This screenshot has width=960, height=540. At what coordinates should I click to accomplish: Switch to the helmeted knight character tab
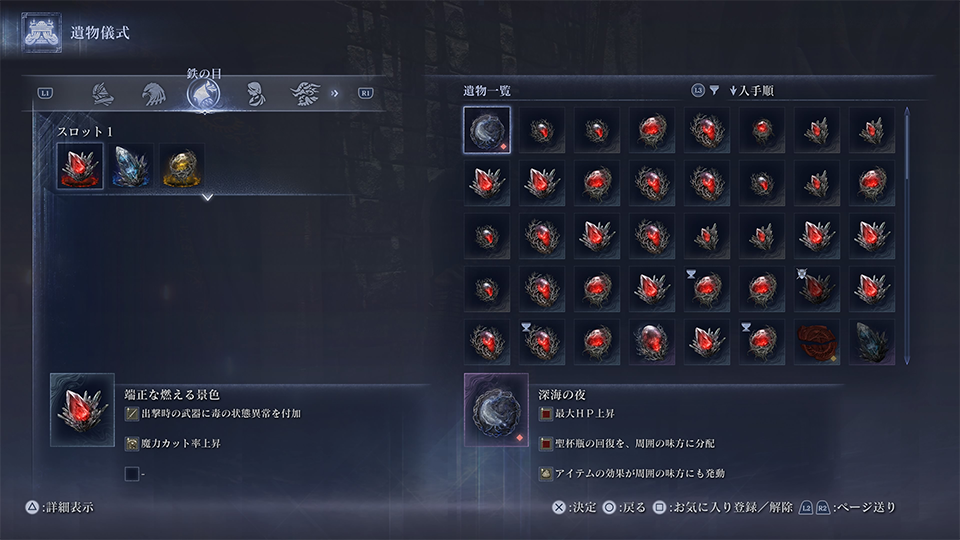tap(101, 94)
